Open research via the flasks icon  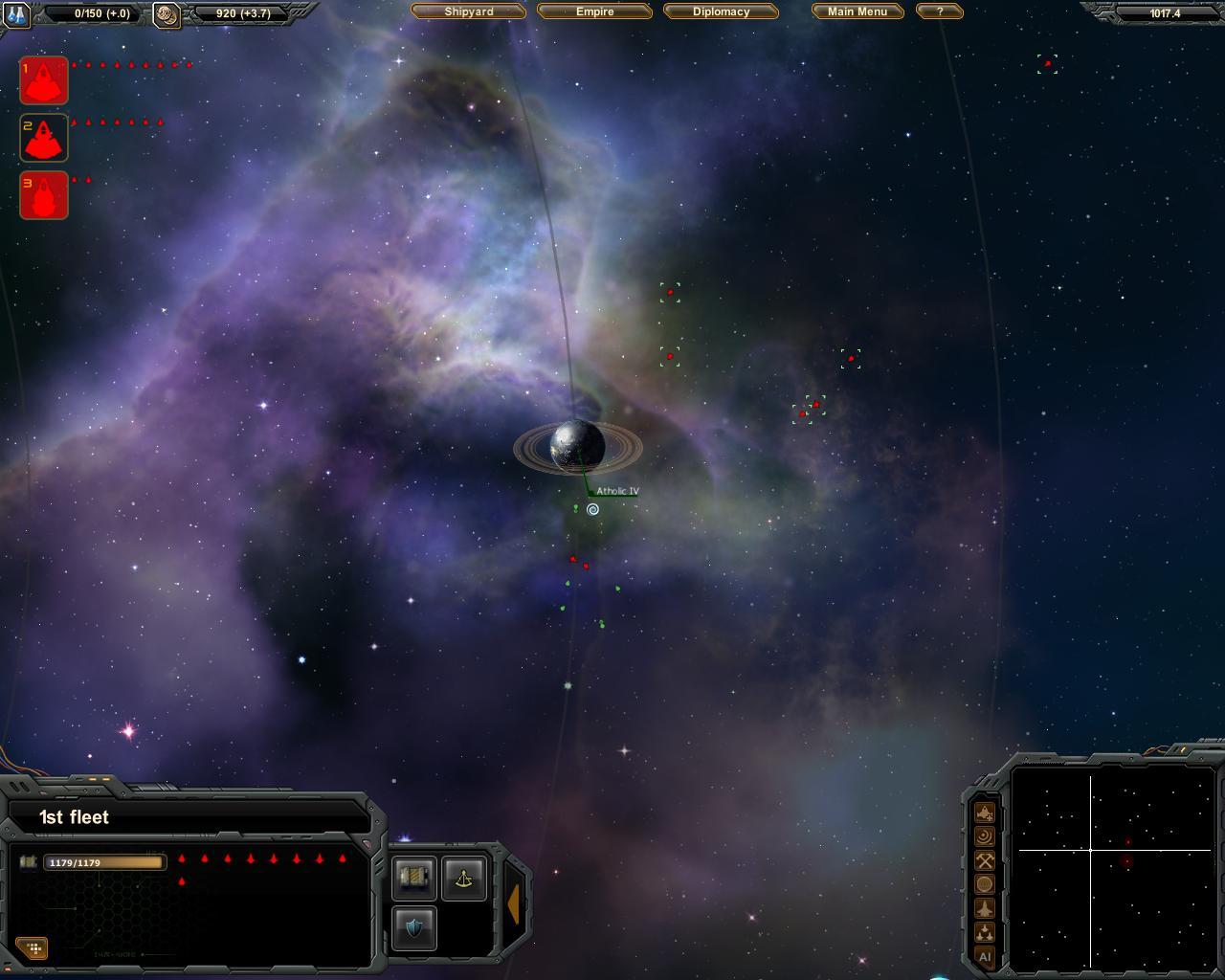(16, 14)
